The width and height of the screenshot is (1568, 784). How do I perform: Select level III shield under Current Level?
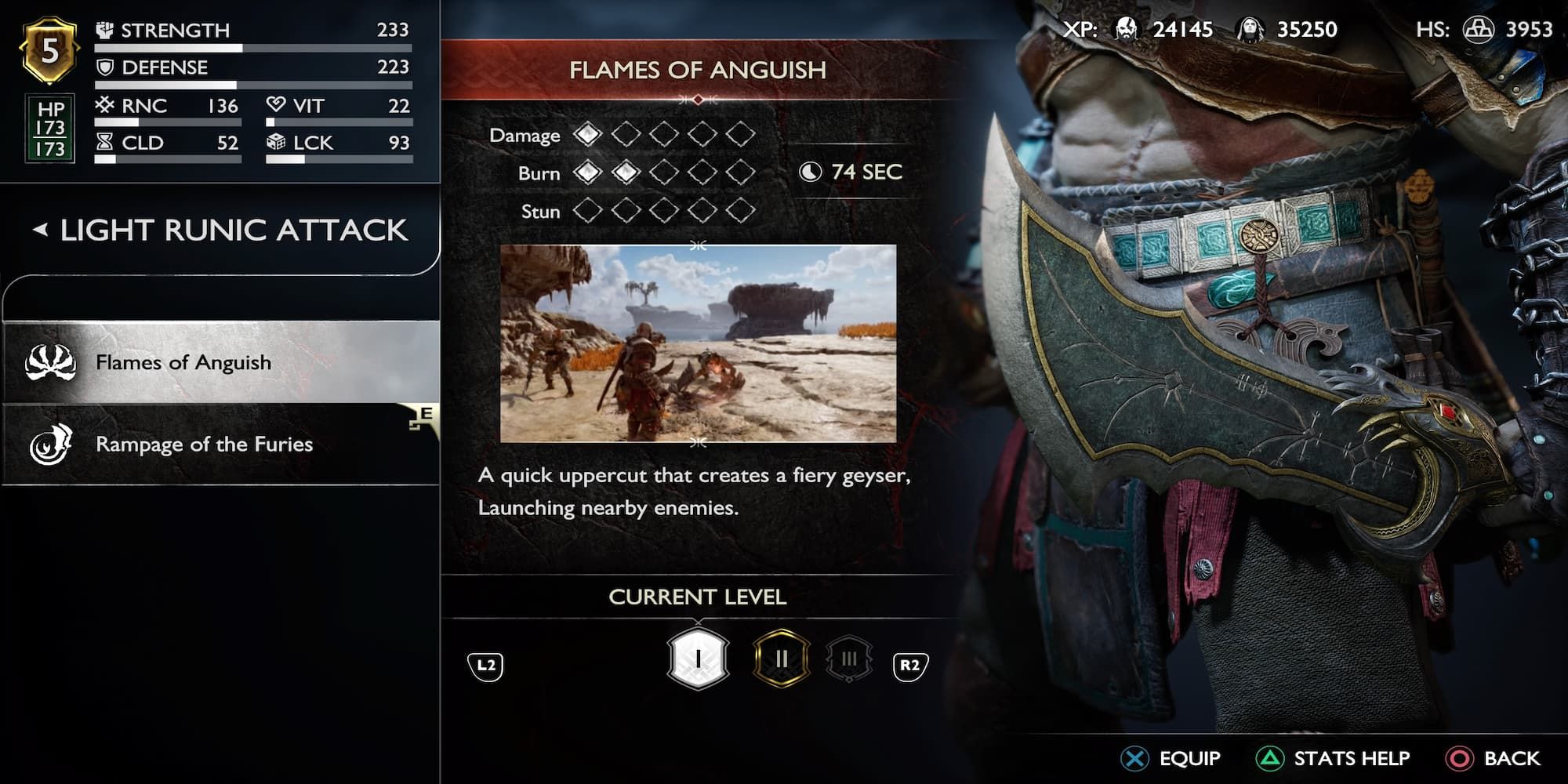point(850,659)
